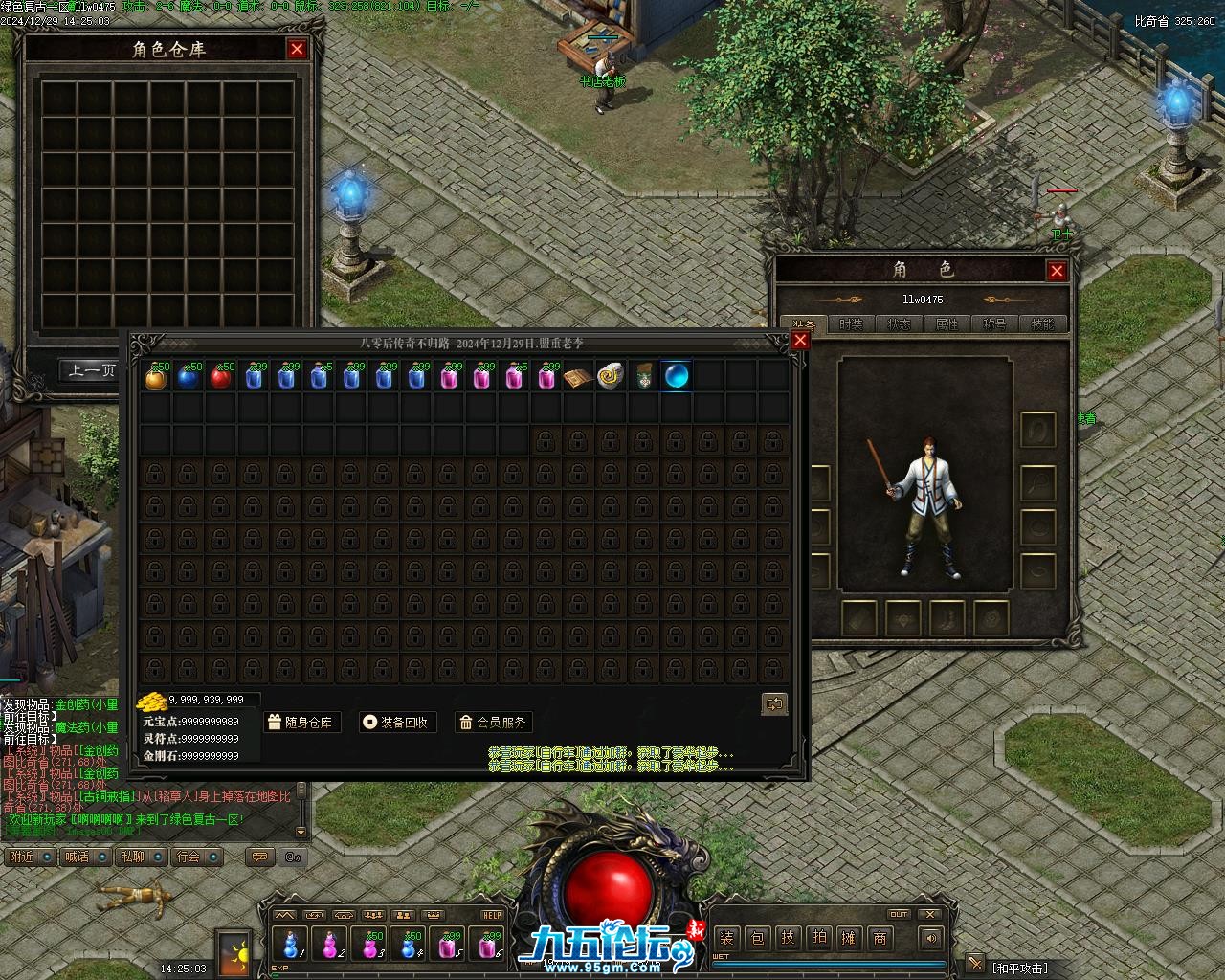The height and width of the screenshot is (980, 1225).
Task: Open the 随身仓库 portable warehouse
Action: click(x=301, y=723)
